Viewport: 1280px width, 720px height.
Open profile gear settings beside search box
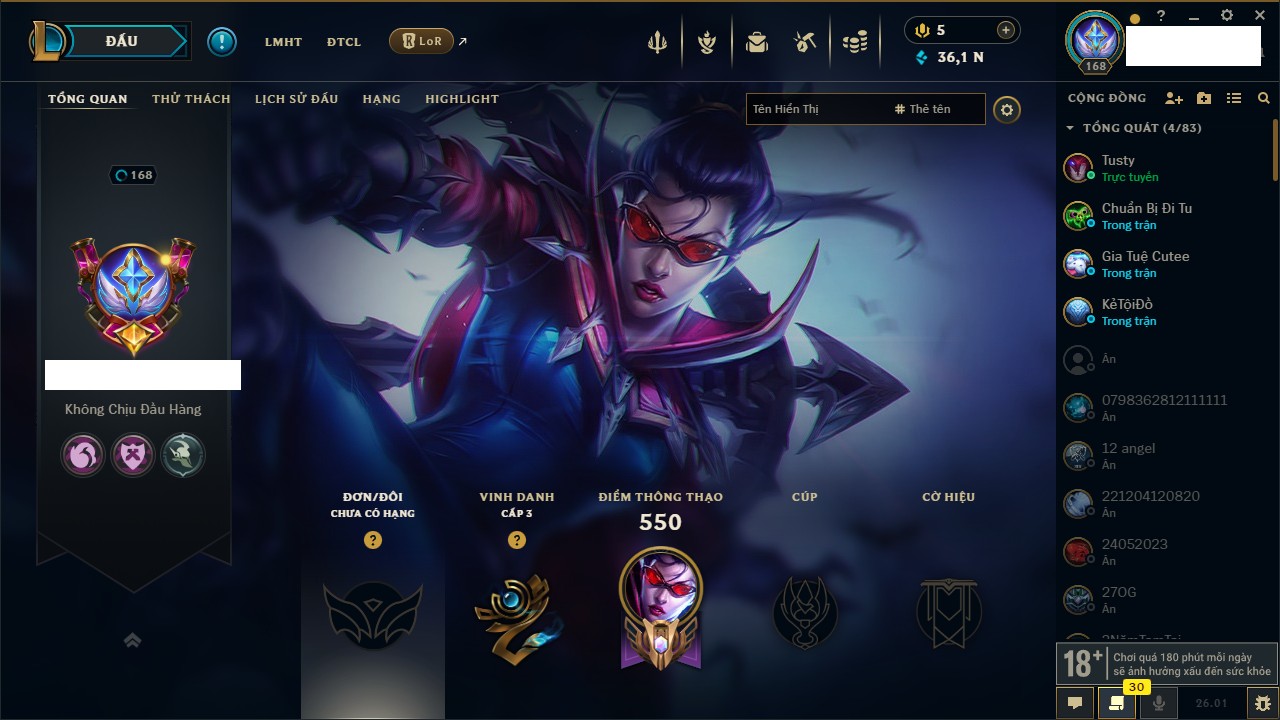(x=1007, y=110)
